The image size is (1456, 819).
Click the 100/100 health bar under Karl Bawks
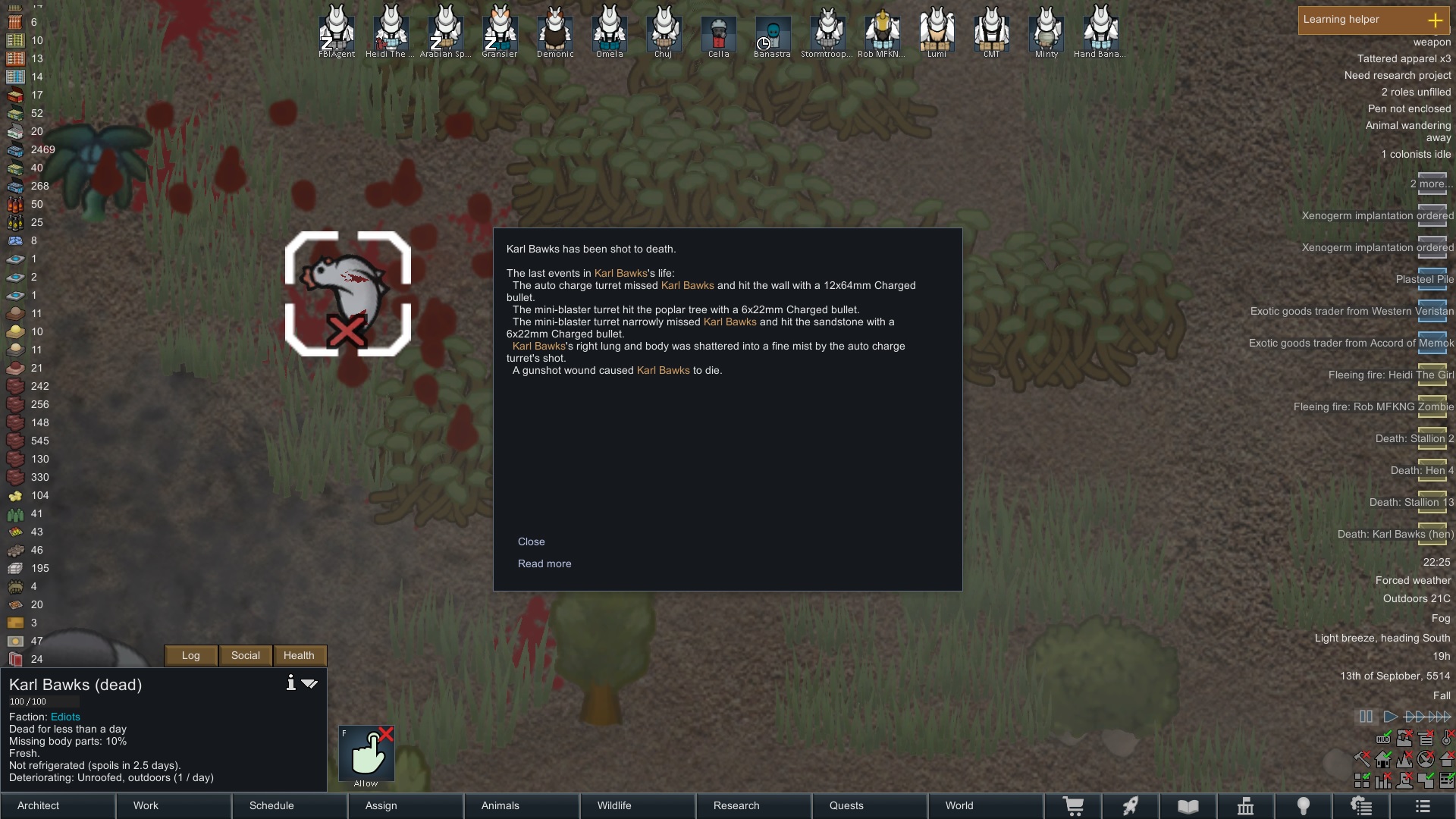click(x=43, y=701)
